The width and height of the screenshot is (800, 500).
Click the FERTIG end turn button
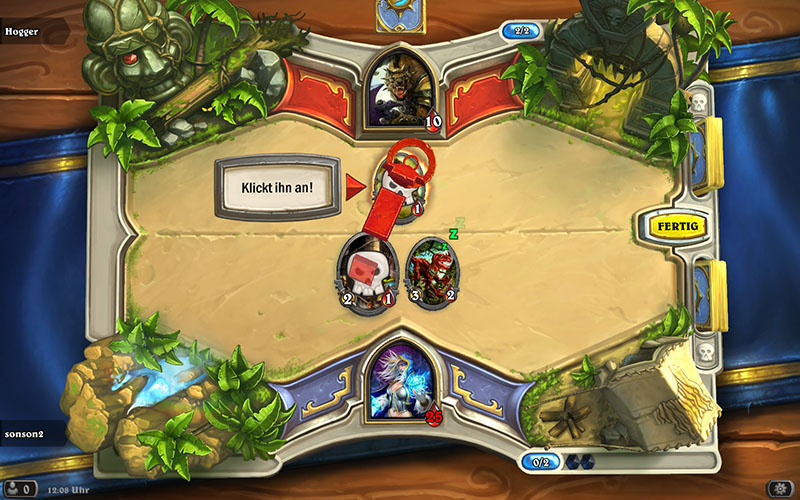tap(677, 226)
